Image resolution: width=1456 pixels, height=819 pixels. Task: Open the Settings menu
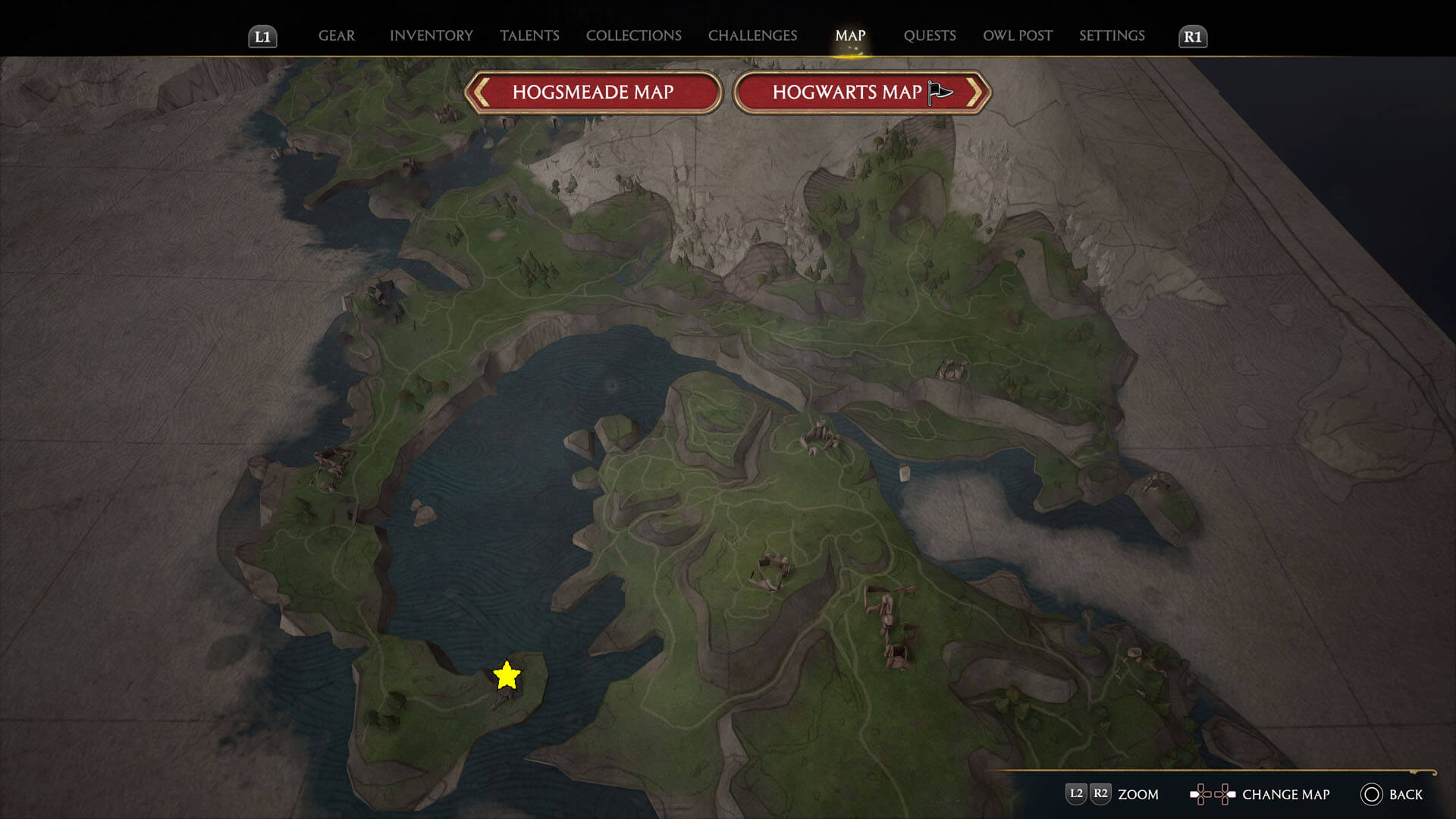click(x=1112, y=35)
